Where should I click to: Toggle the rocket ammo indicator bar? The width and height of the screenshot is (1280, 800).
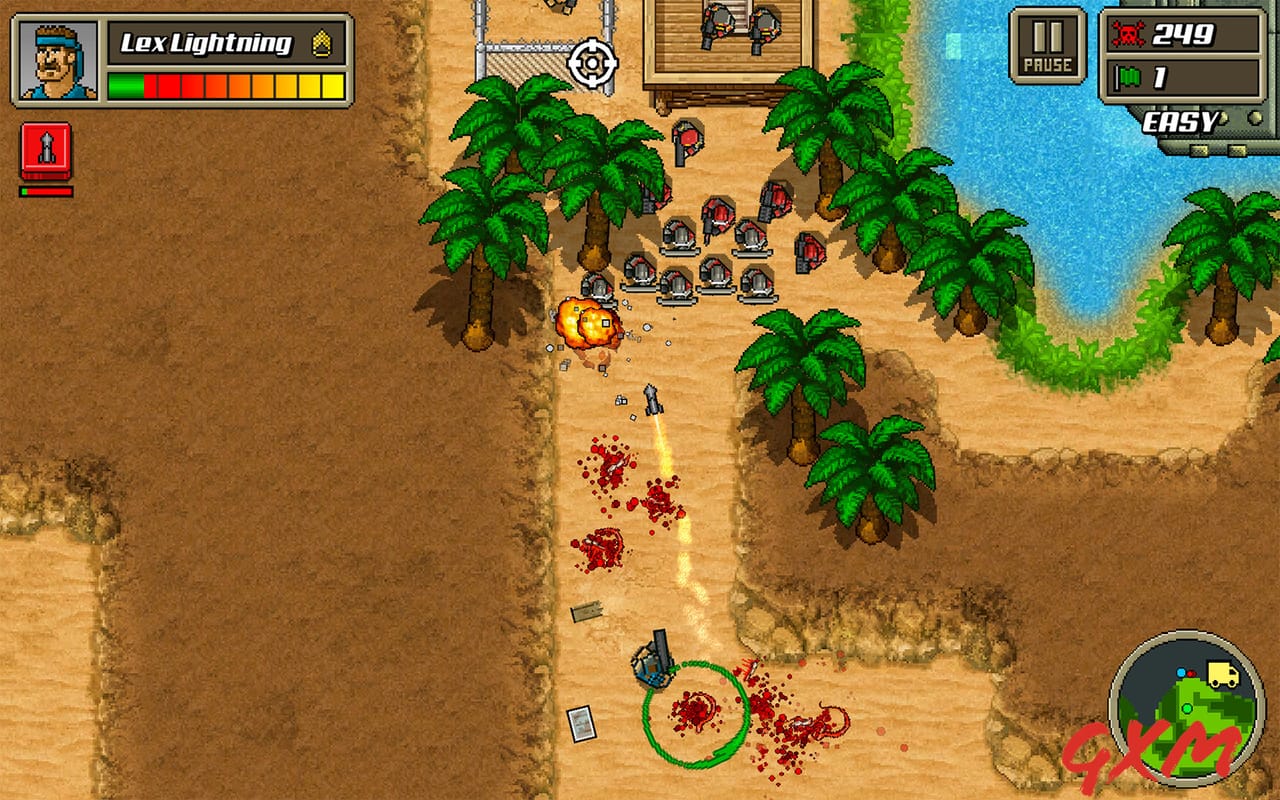pos(44,187)
